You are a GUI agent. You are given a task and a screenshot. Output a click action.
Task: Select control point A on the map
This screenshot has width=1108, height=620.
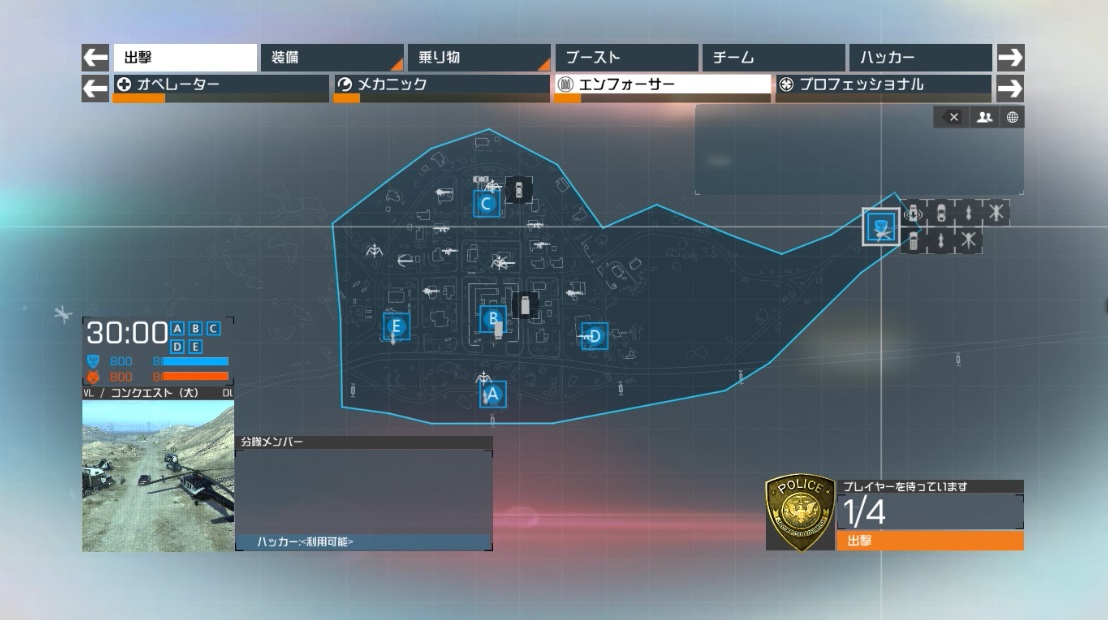(x=491, y=394)
